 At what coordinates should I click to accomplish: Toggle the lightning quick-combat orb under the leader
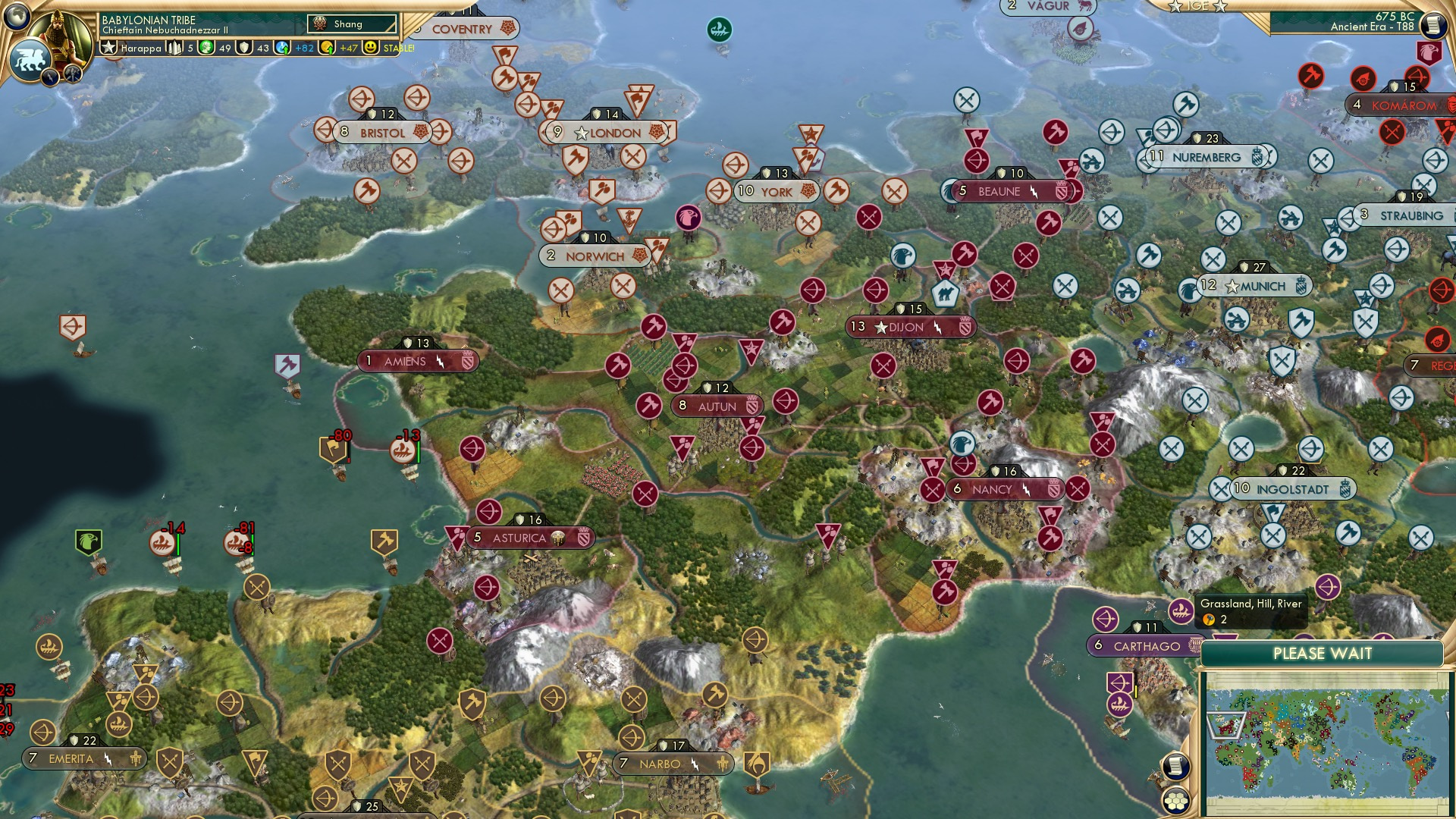(x=52, y=76)
